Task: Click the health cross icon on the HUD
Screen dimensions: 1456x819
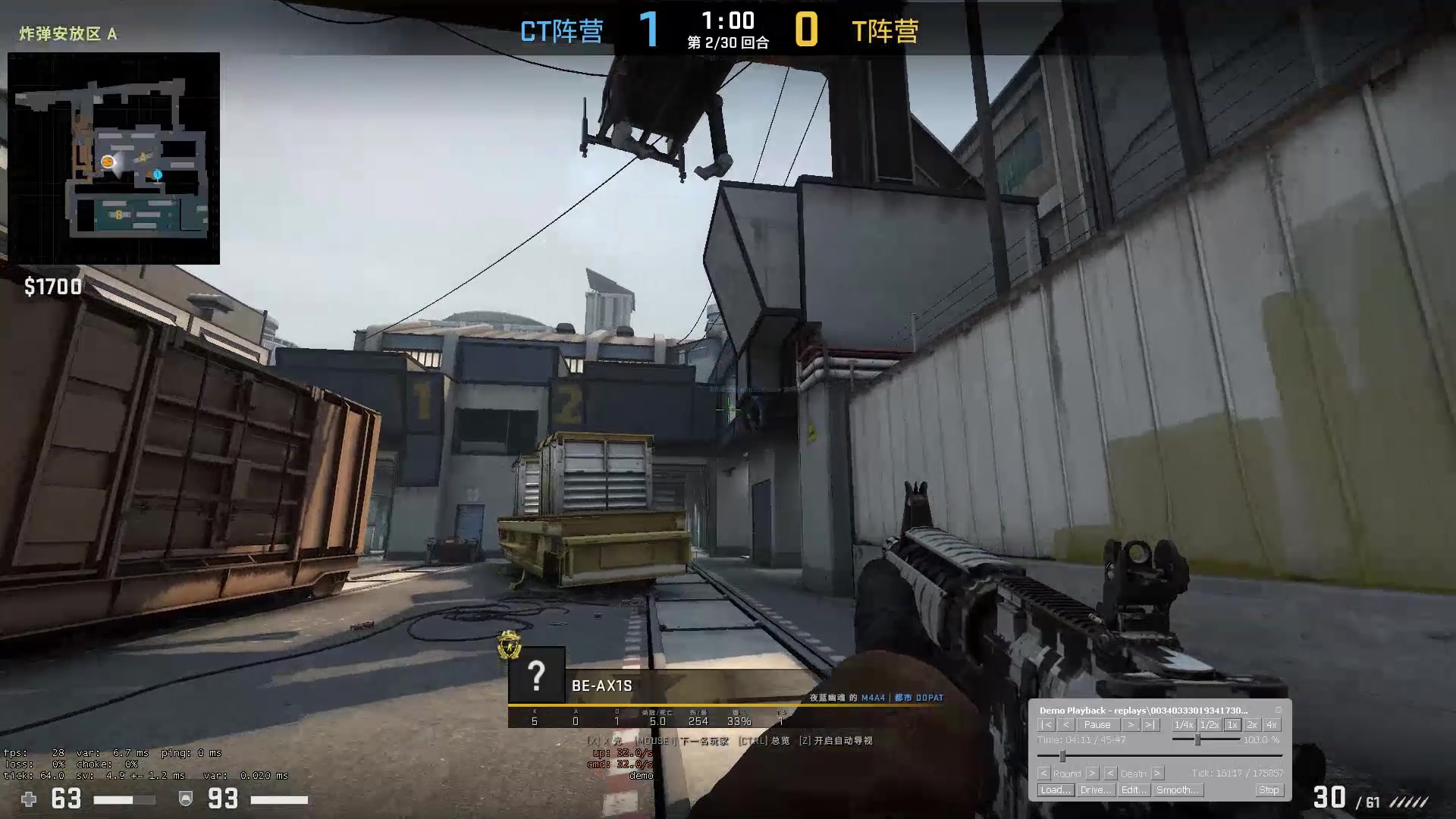Action: 28,800
